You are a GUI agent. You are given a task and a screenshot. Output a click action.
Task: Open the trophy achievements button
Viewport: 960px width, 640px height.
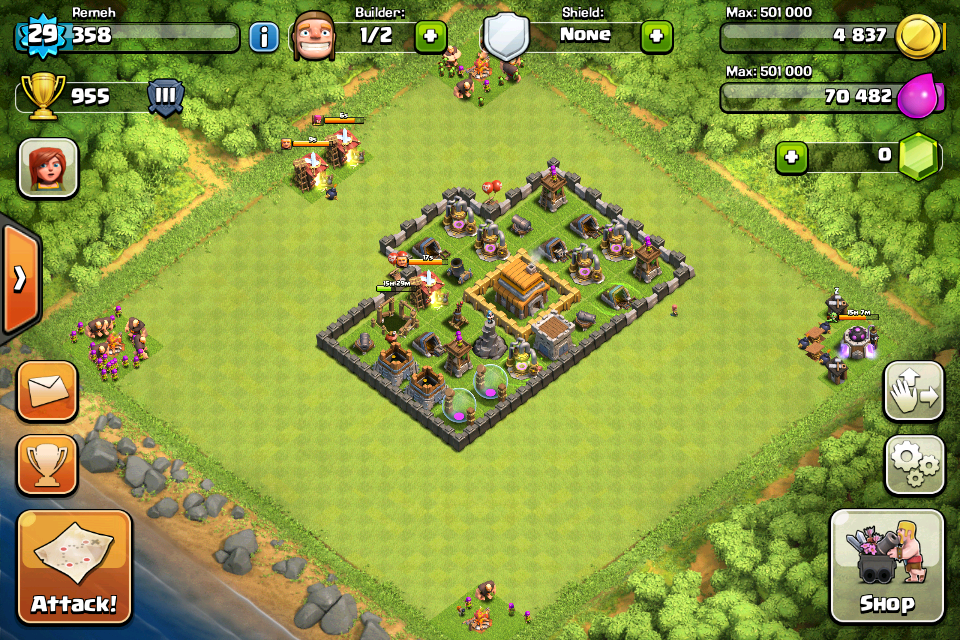click(x=47, y=465)
